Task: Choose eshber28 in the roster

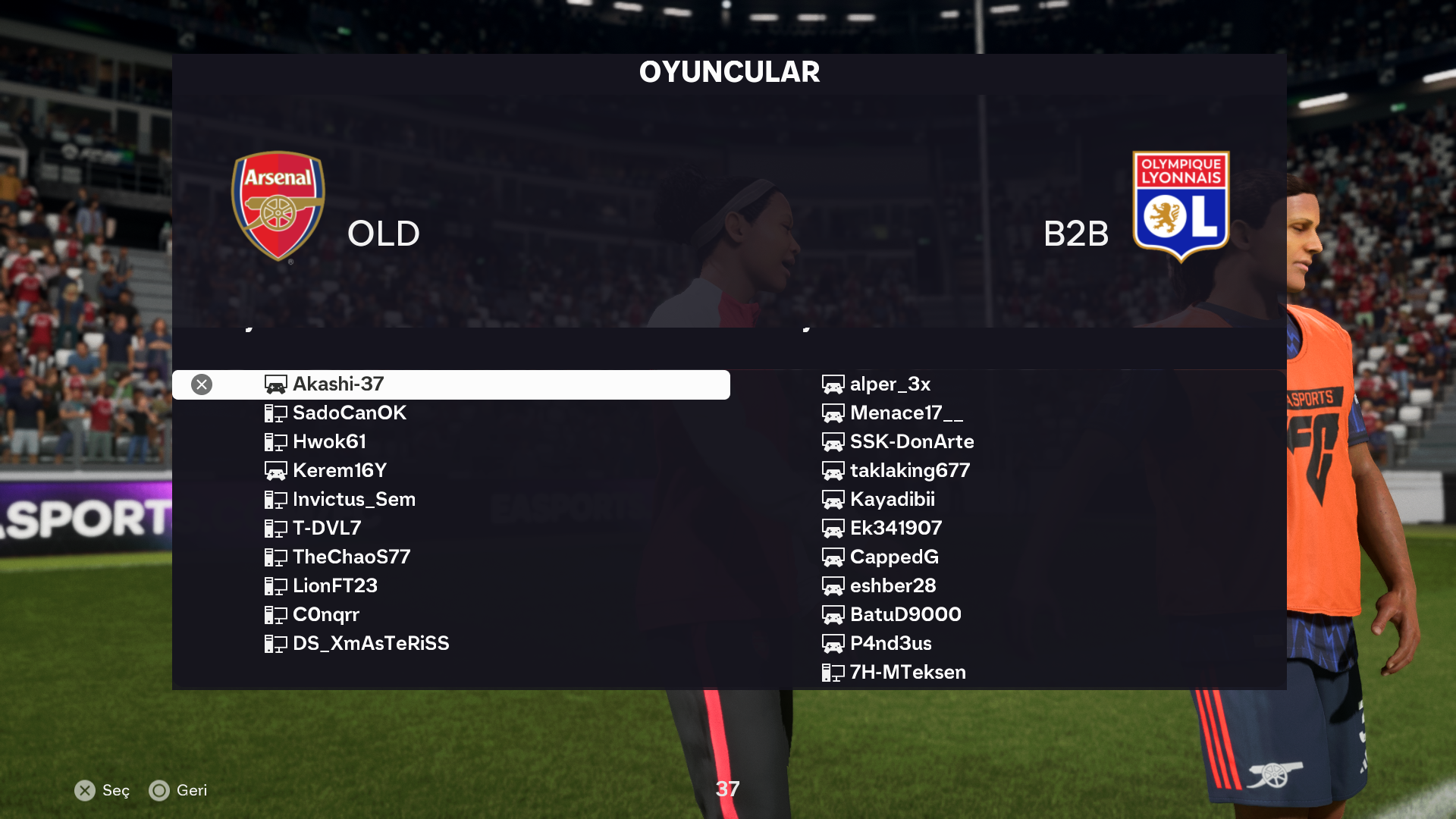Action: (x=893, y=586)
